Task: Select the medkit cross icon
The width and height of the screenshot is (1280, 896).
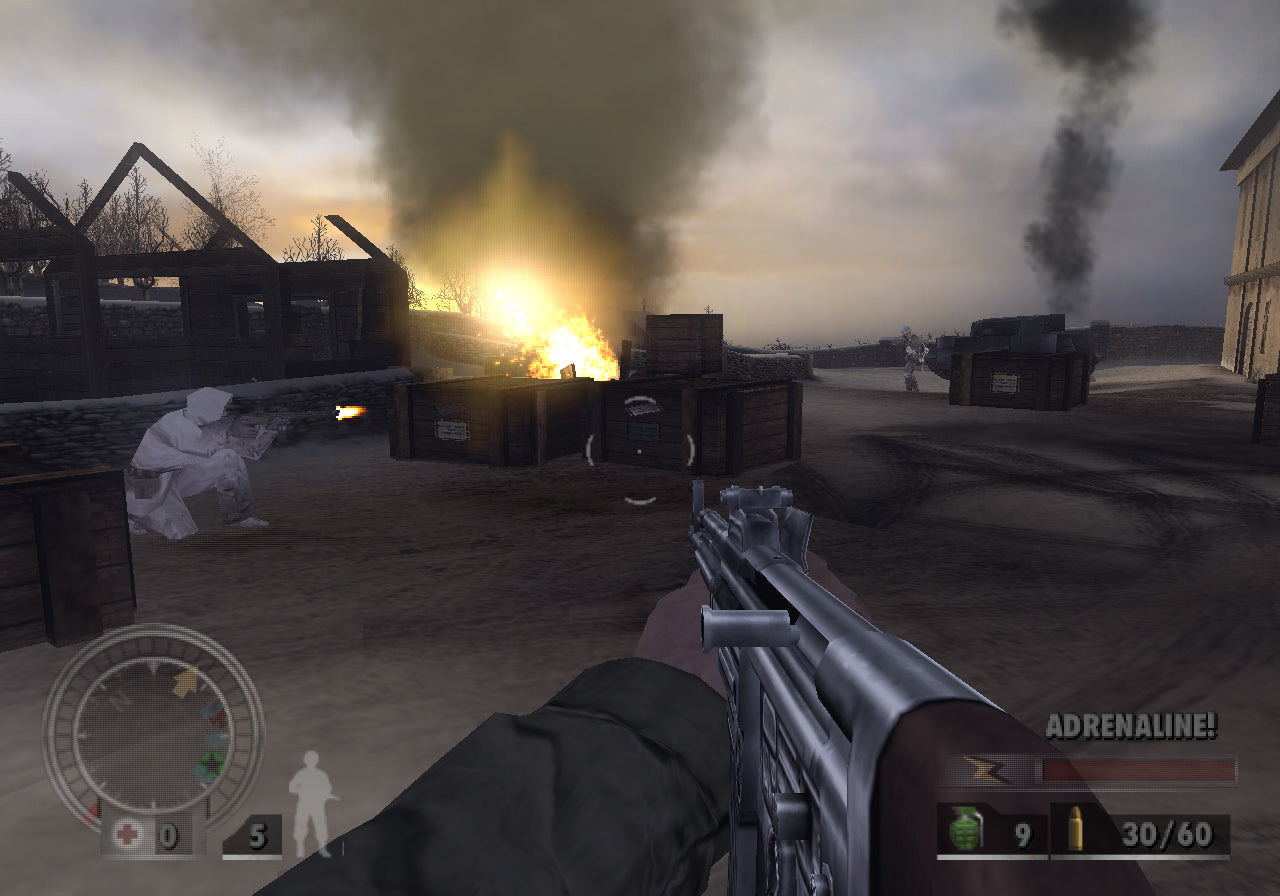Action: [126, 835]
